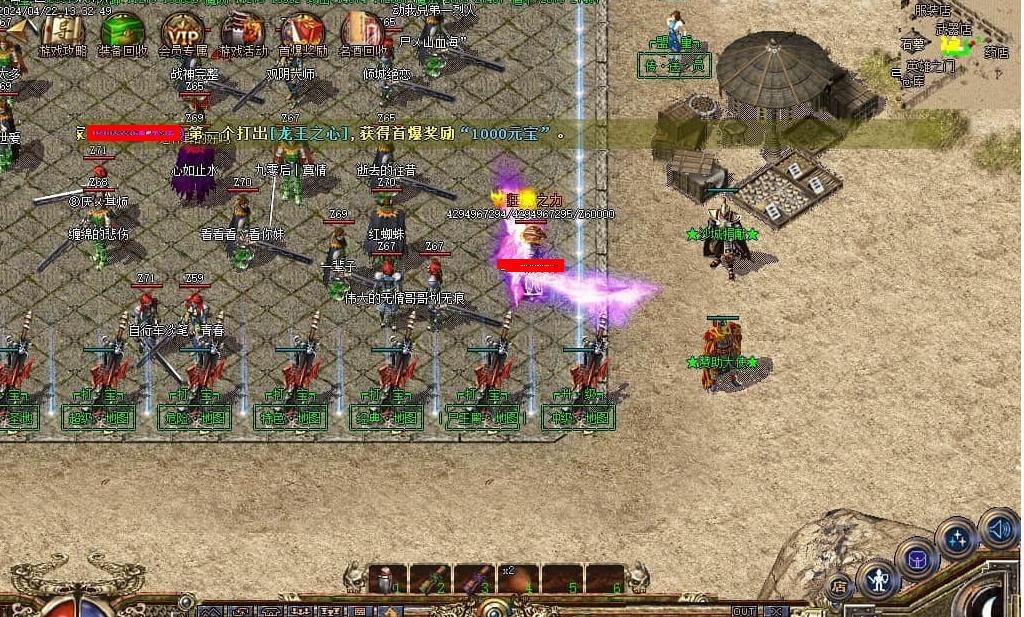This screenshot has height=617, width=1024.
Task: Open the 装备回收 green chest icon
Action: pos(123,32)
